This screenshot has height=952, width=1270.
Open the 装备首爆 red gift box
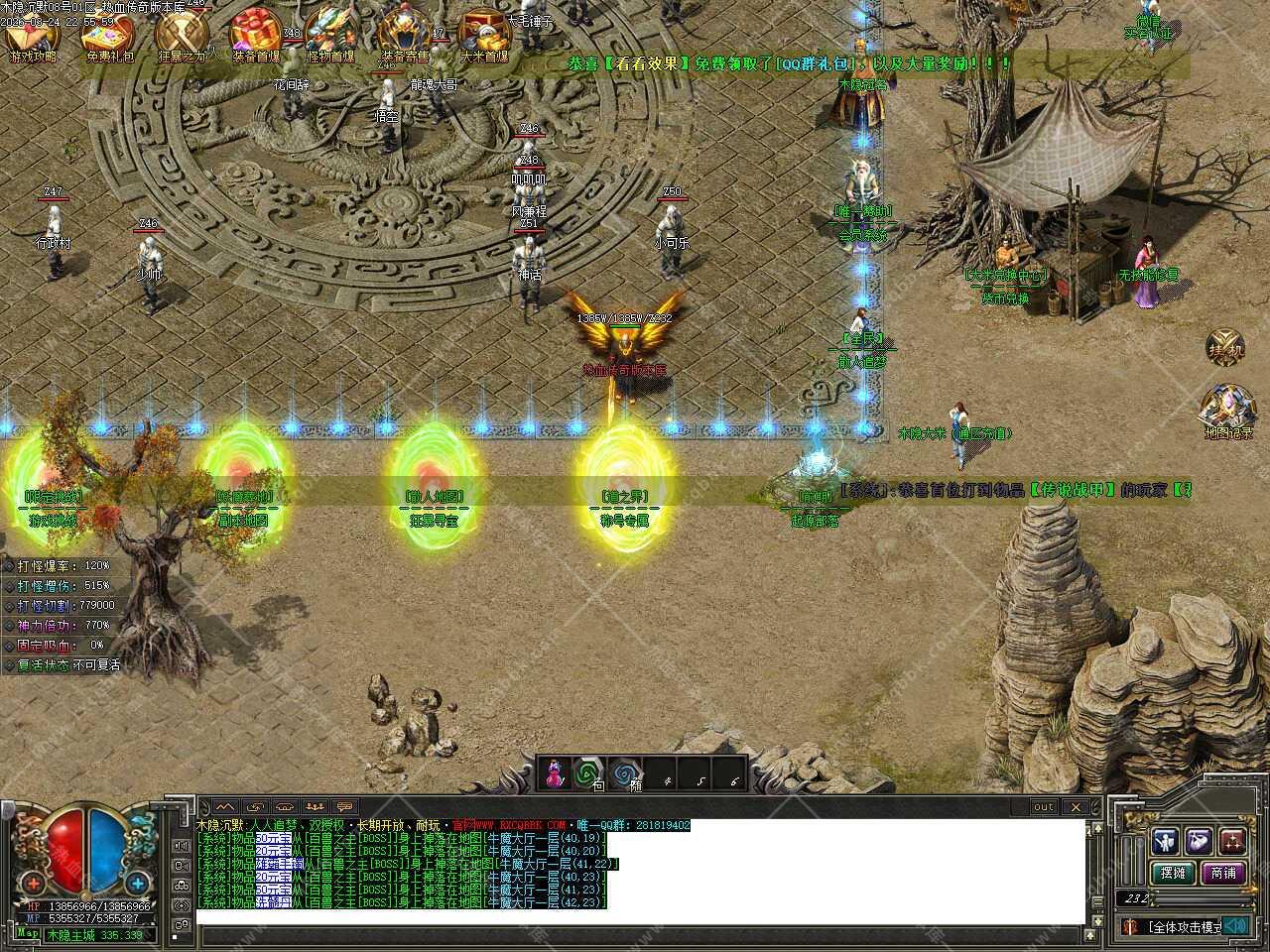pos(255,34)
